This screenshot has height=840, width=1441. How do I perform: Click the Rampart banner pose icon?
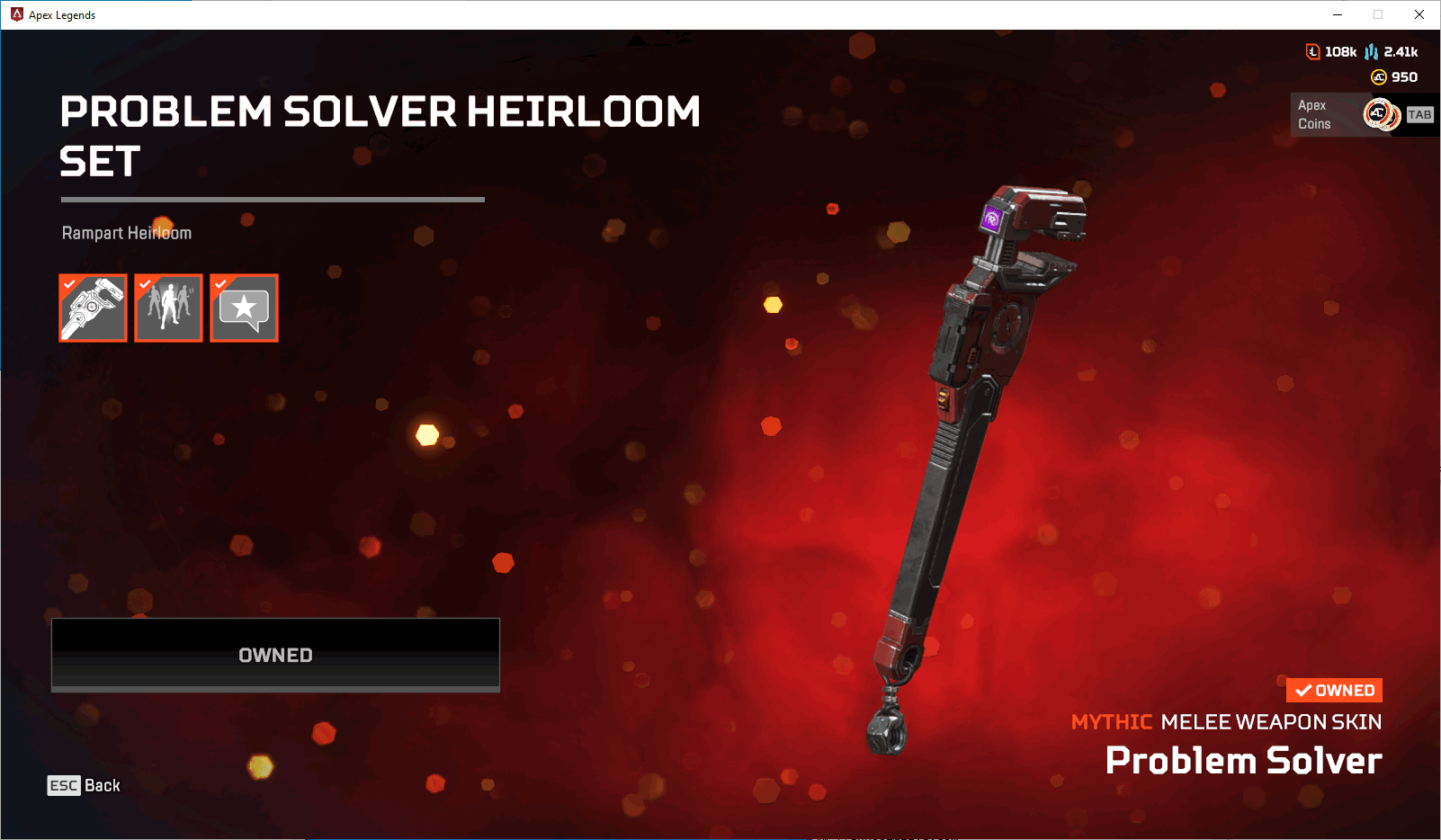[x=168, y=308]
